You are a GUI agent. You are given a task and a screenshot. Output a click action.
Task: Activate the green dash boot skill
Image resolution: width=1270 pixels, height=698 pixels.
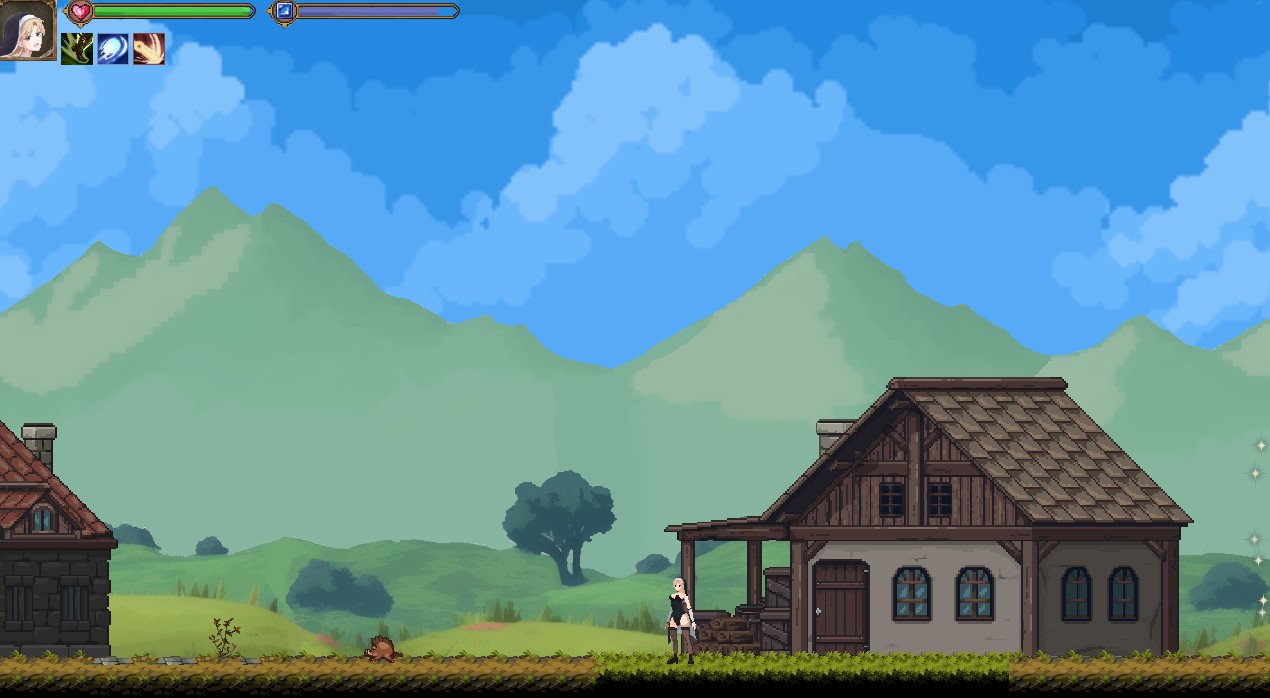[77, 49]
